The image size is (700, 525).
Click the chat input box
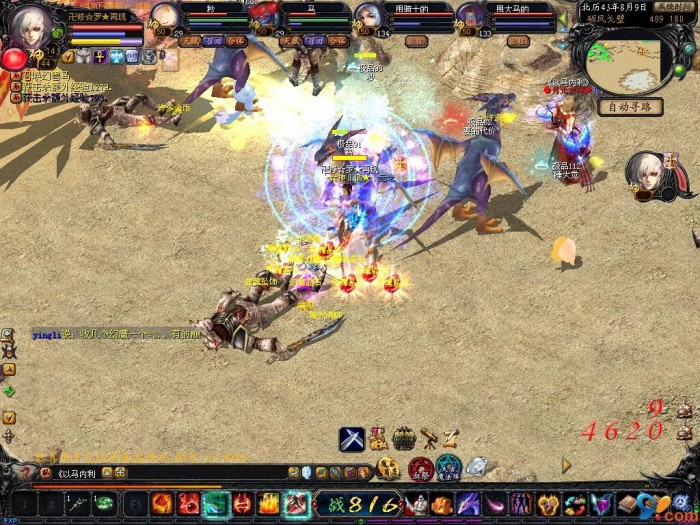[x=170, y=473]
